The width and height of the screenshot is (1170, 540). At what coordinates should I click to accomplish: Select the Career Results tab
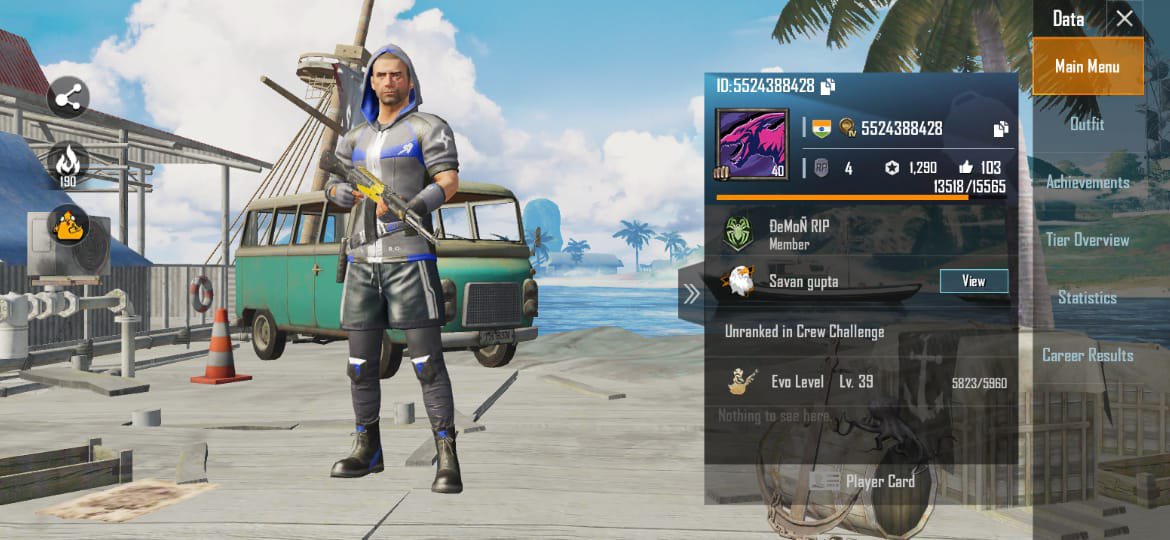click(1087, 355)
